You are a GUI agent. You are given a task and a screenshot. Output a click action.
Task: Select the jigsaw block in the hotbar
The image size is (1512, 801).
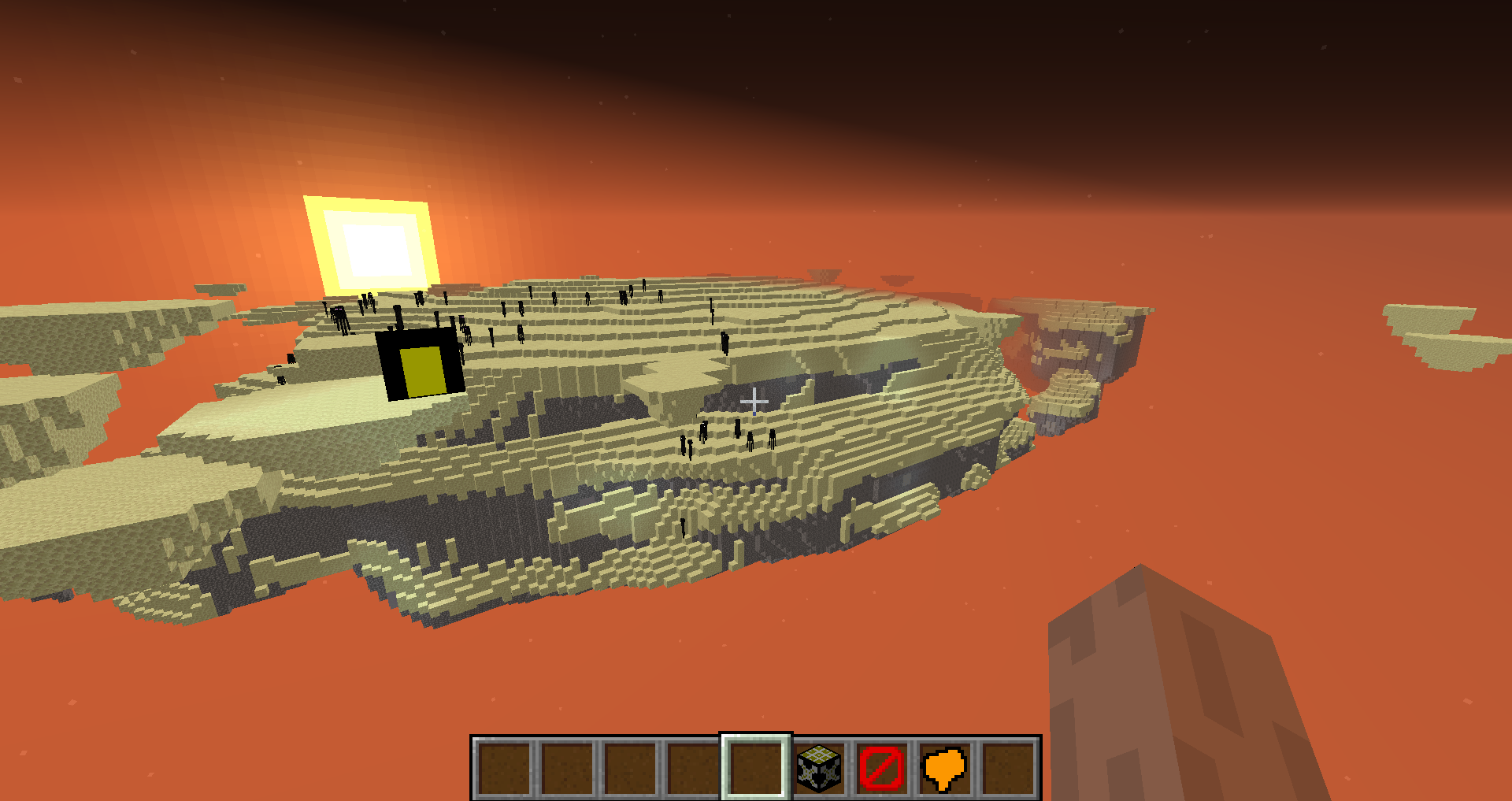(819, 767)
